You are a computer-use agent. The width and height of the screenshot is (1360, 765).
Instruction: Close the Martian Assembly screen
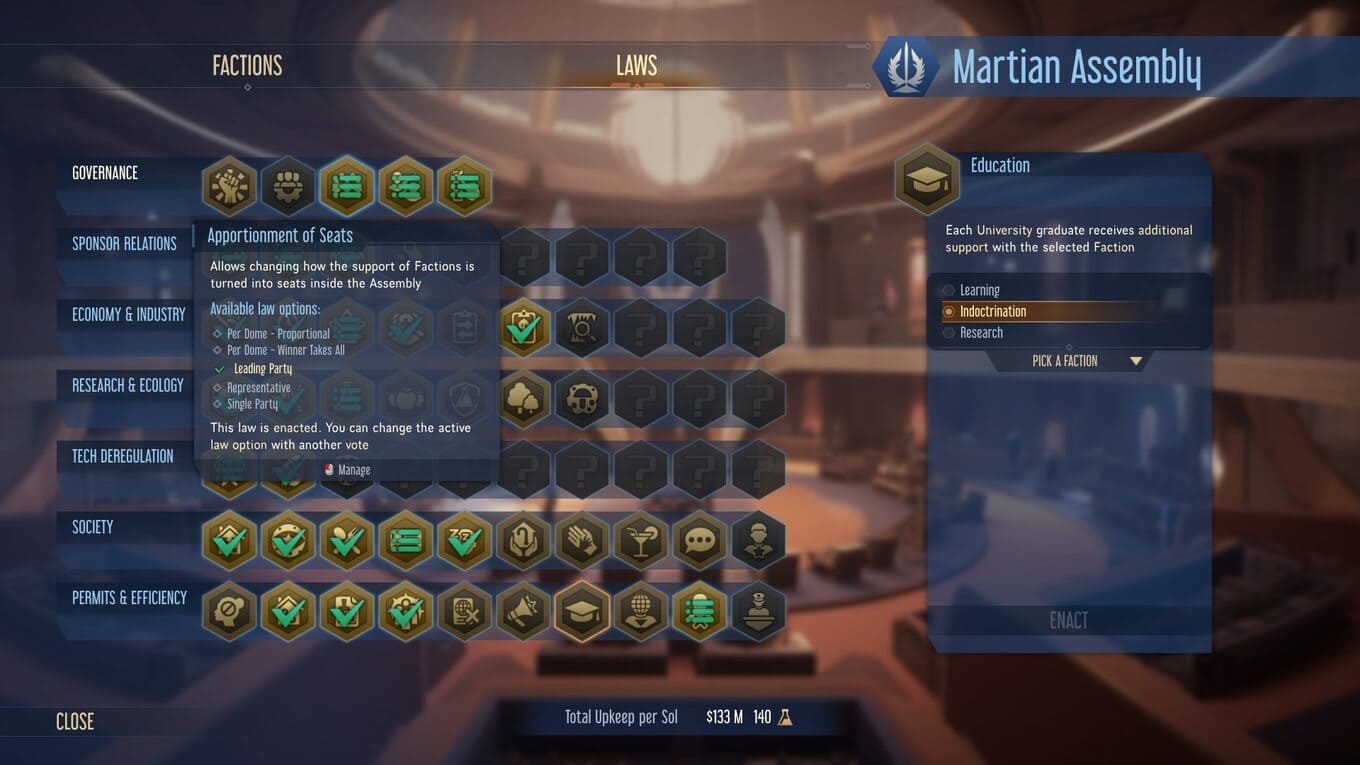[x=75, y=721]
